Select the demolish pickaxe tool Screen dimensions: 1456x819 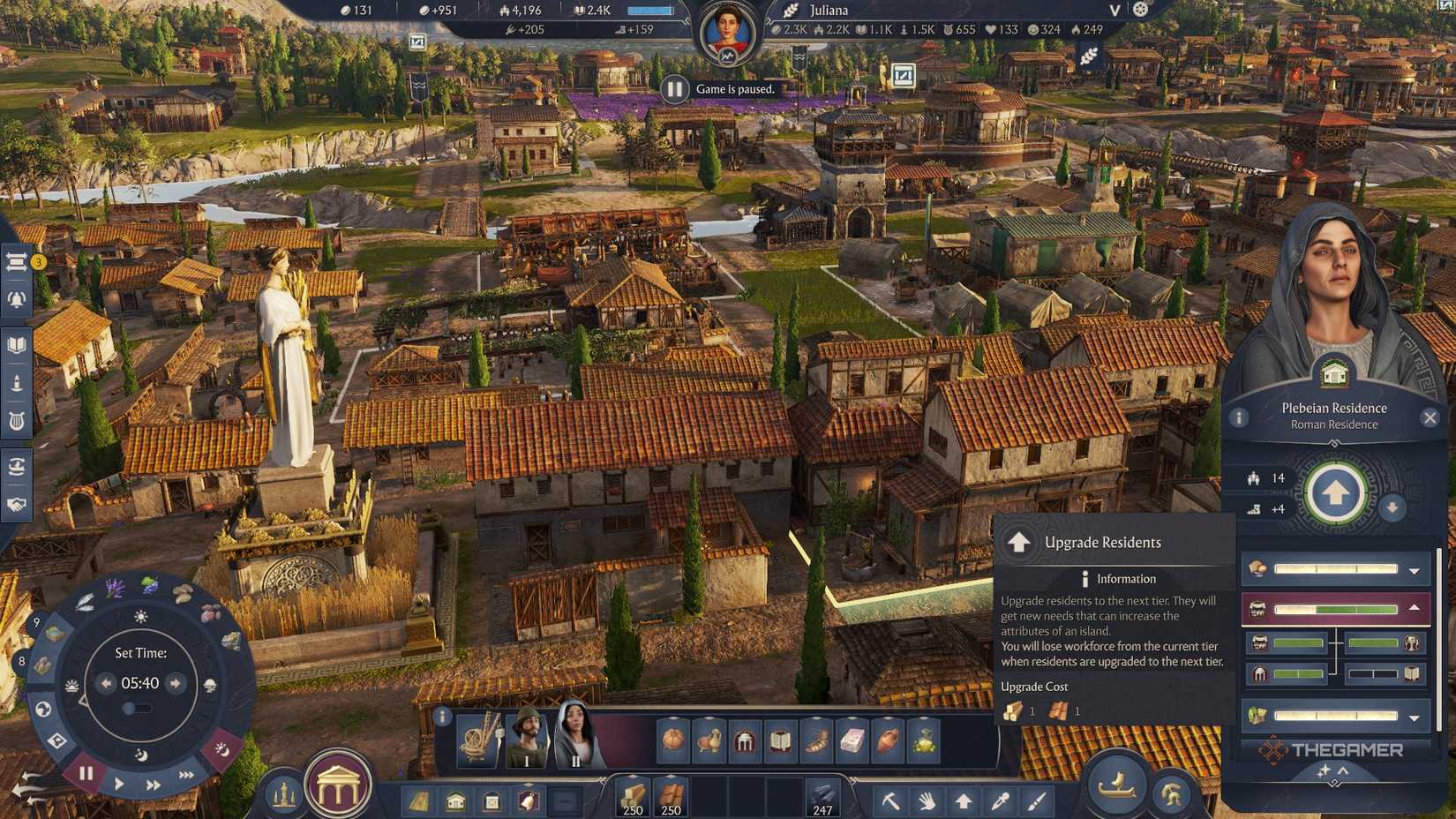tap(891, 800)
